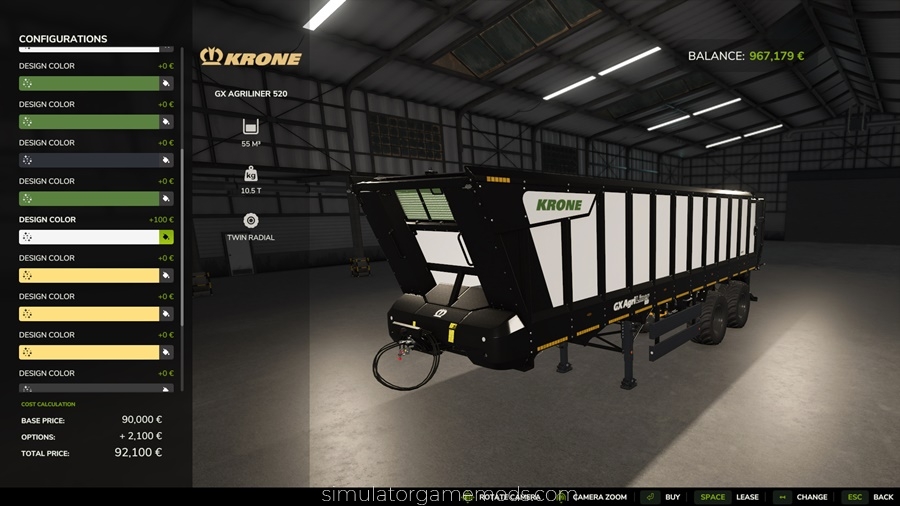Image resolution: width=900 pixels, height=506 pixels.
Task: Click the highlighted green paint bucket icon
Action: point(166,237)
